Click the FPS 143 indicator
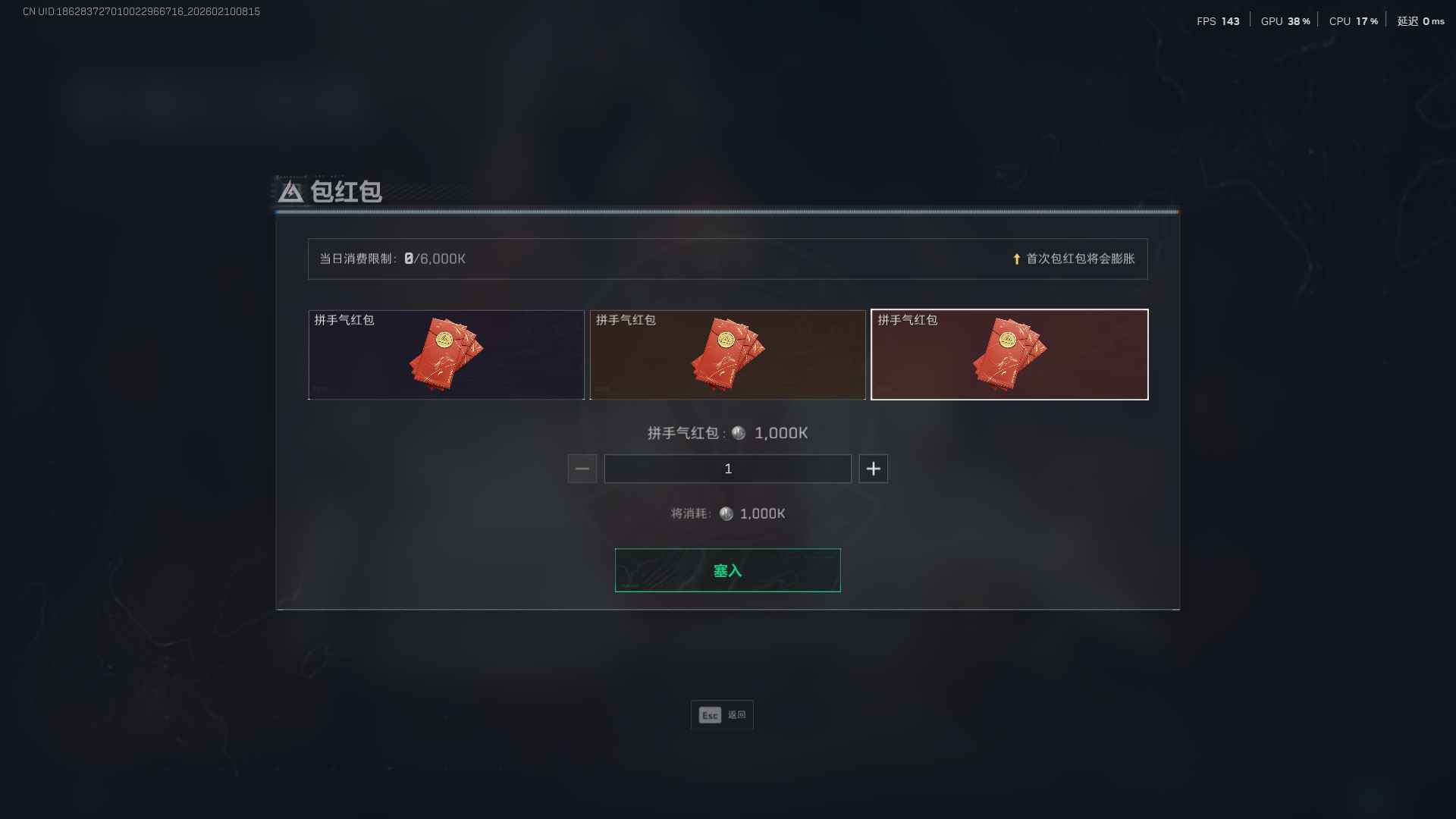Screen dimensions: 1456x819 (x=1218, y=20)
